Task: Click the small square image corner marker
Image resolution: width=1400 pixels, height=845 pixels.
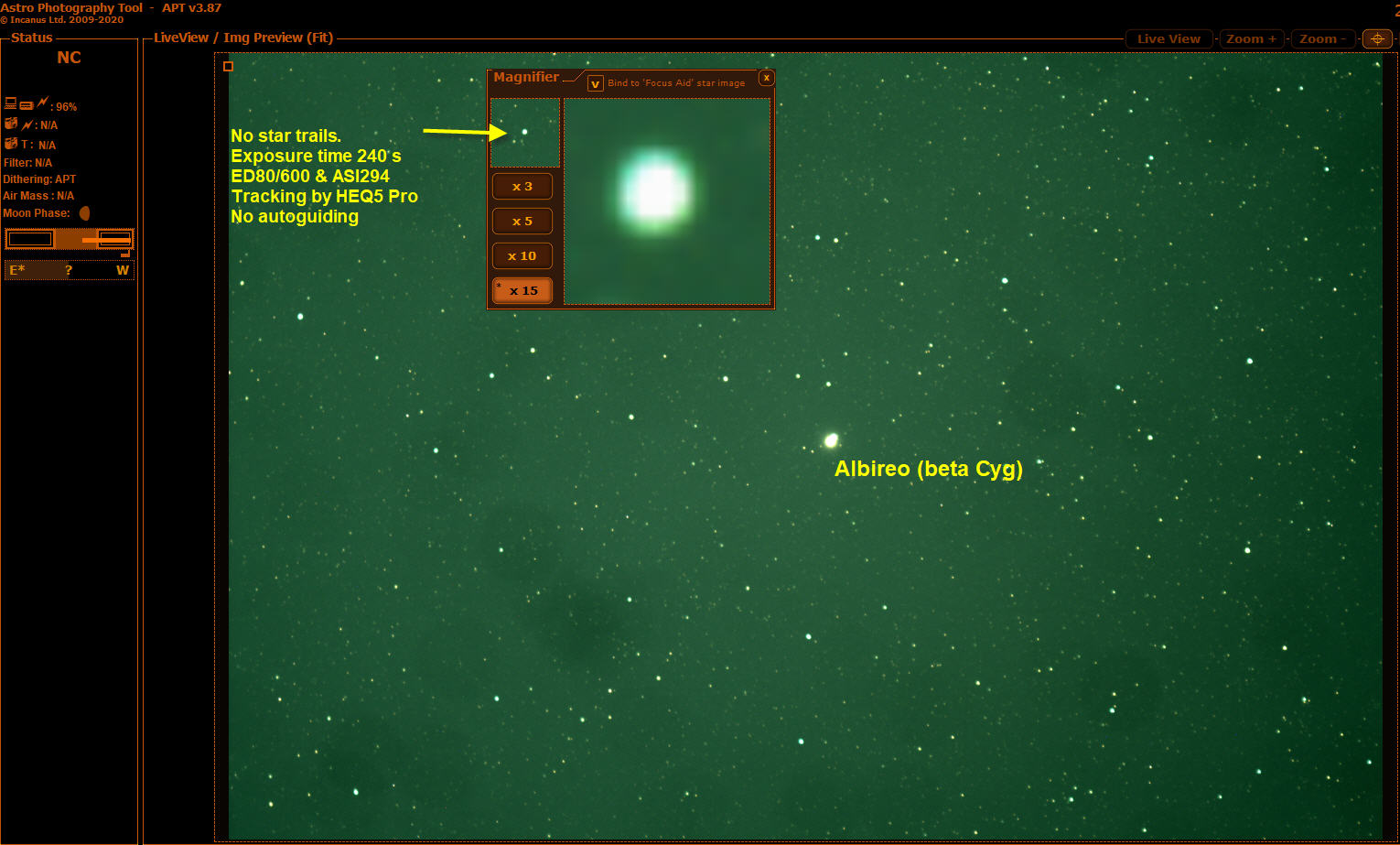Action: [x=228, y=66]
